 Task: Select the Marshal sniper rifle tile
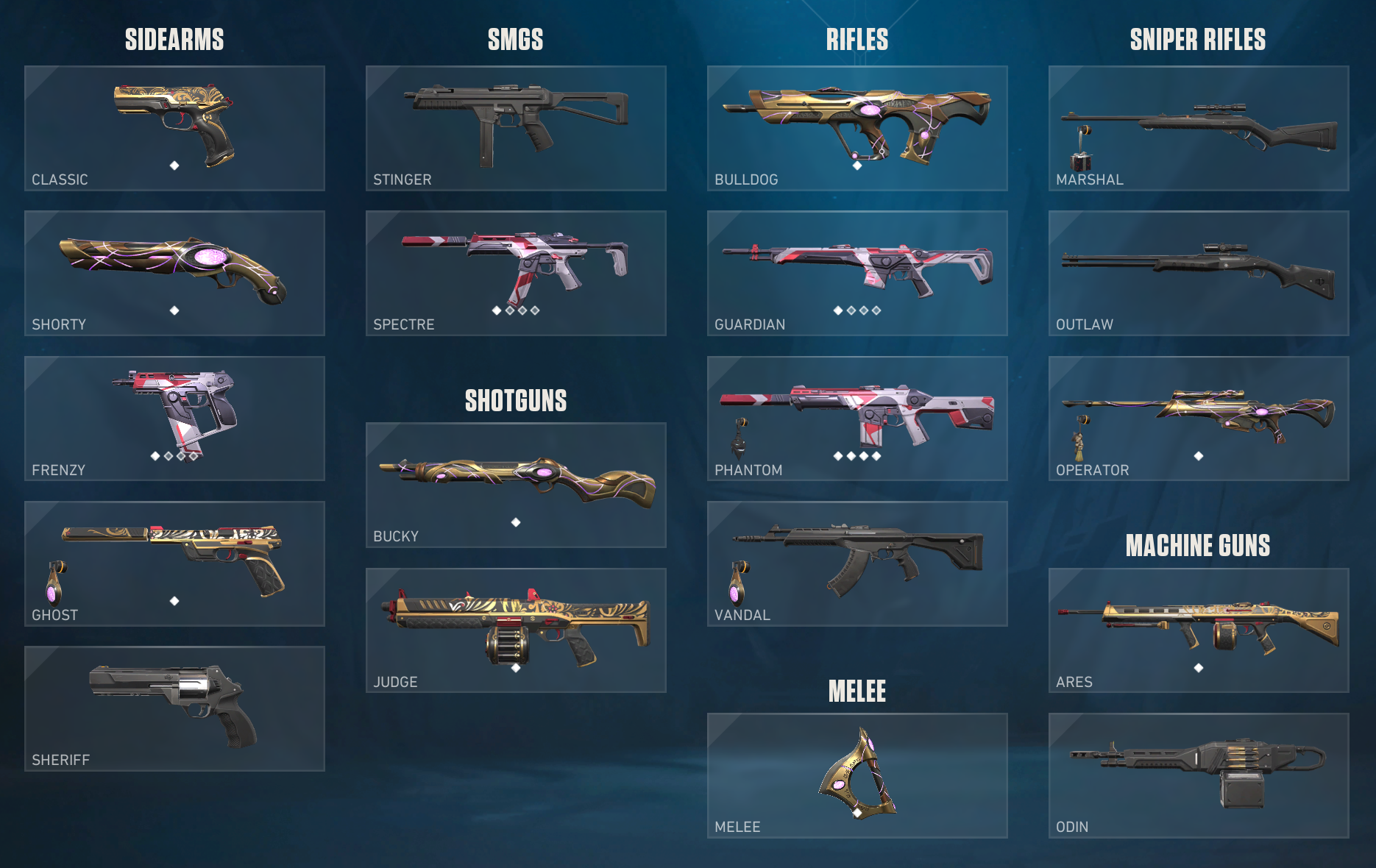[1199, 128]
